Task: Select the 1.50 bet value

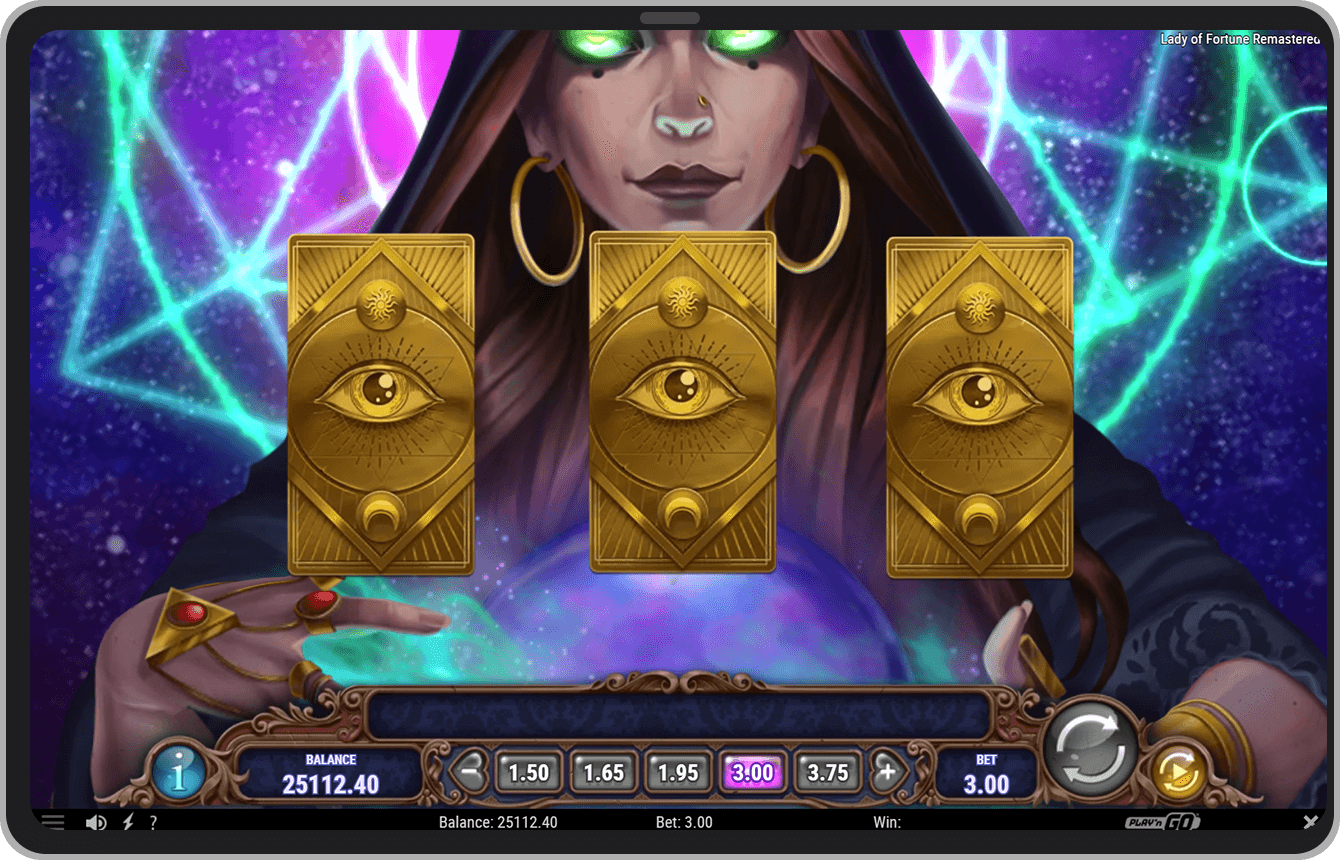Action: tap(528, 771)
